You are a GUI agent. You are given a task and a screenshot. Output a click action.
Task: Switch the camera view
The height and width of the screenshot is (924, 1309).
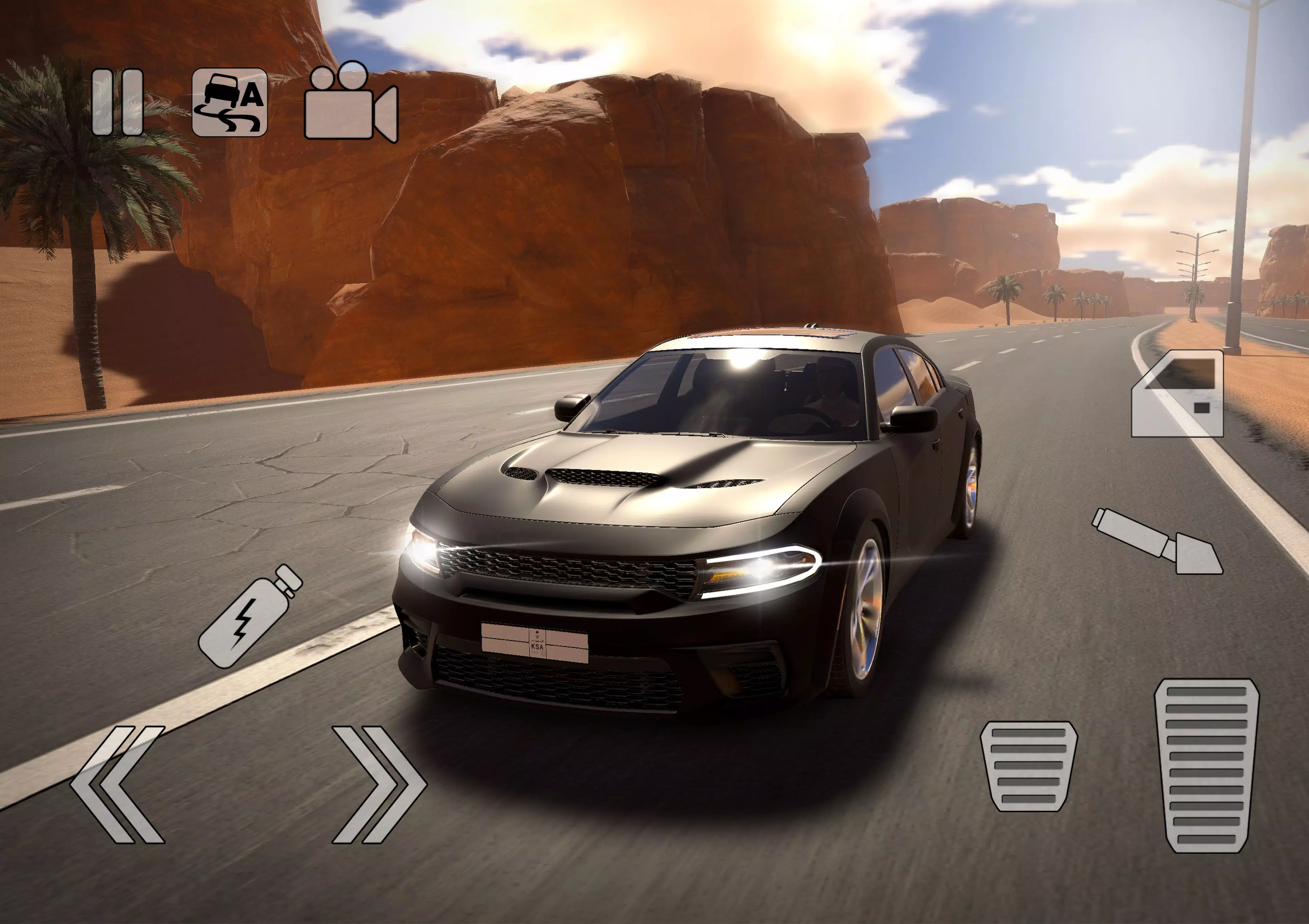[x=351, y=103]
